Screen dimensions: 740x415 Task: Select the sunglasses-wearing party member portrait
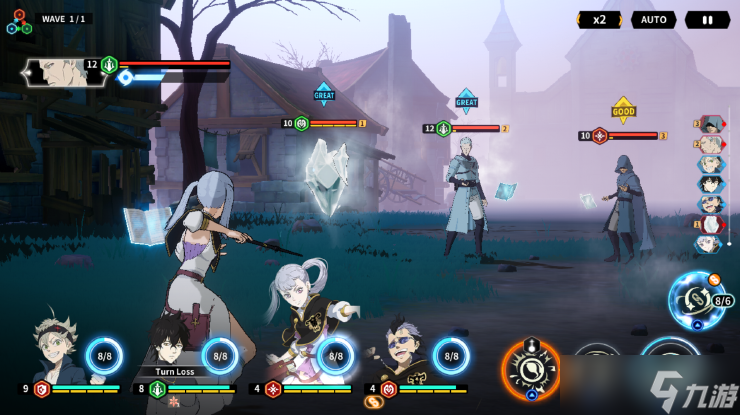point(408,352)
